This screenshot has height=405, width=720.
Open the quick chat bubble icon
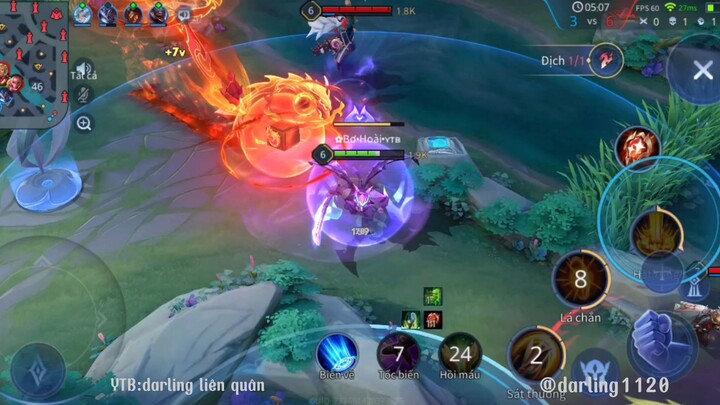point(184,14)
